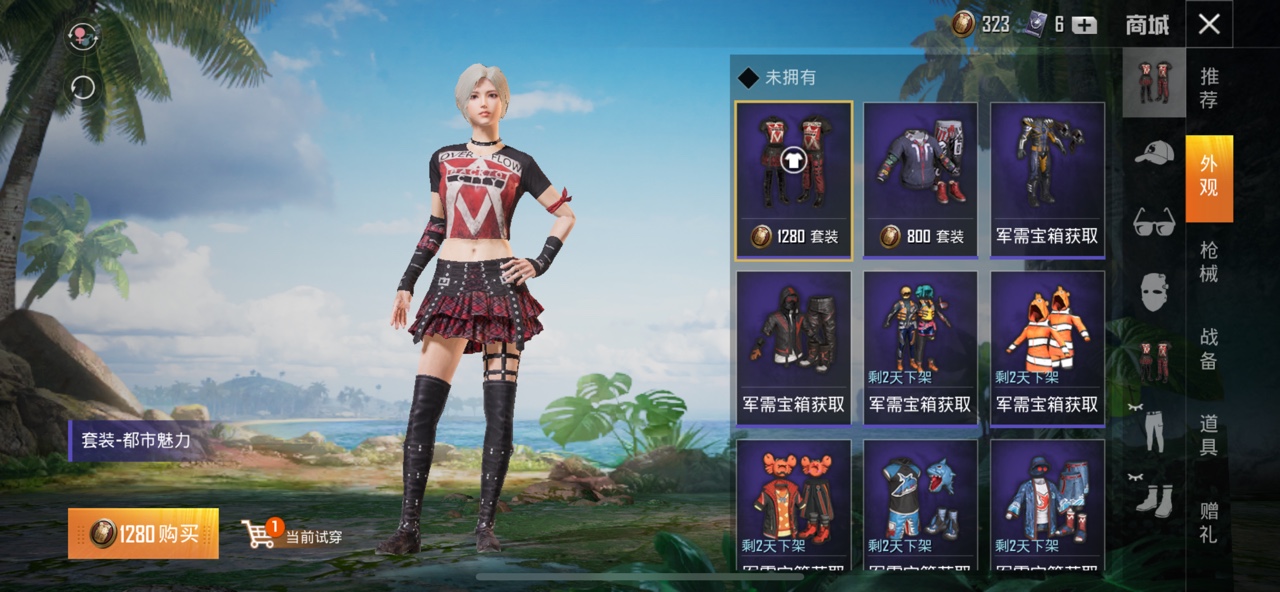Pick the black and yellow armored suit
This screenshot has width=1280, height=592.
pos(1047,180)
